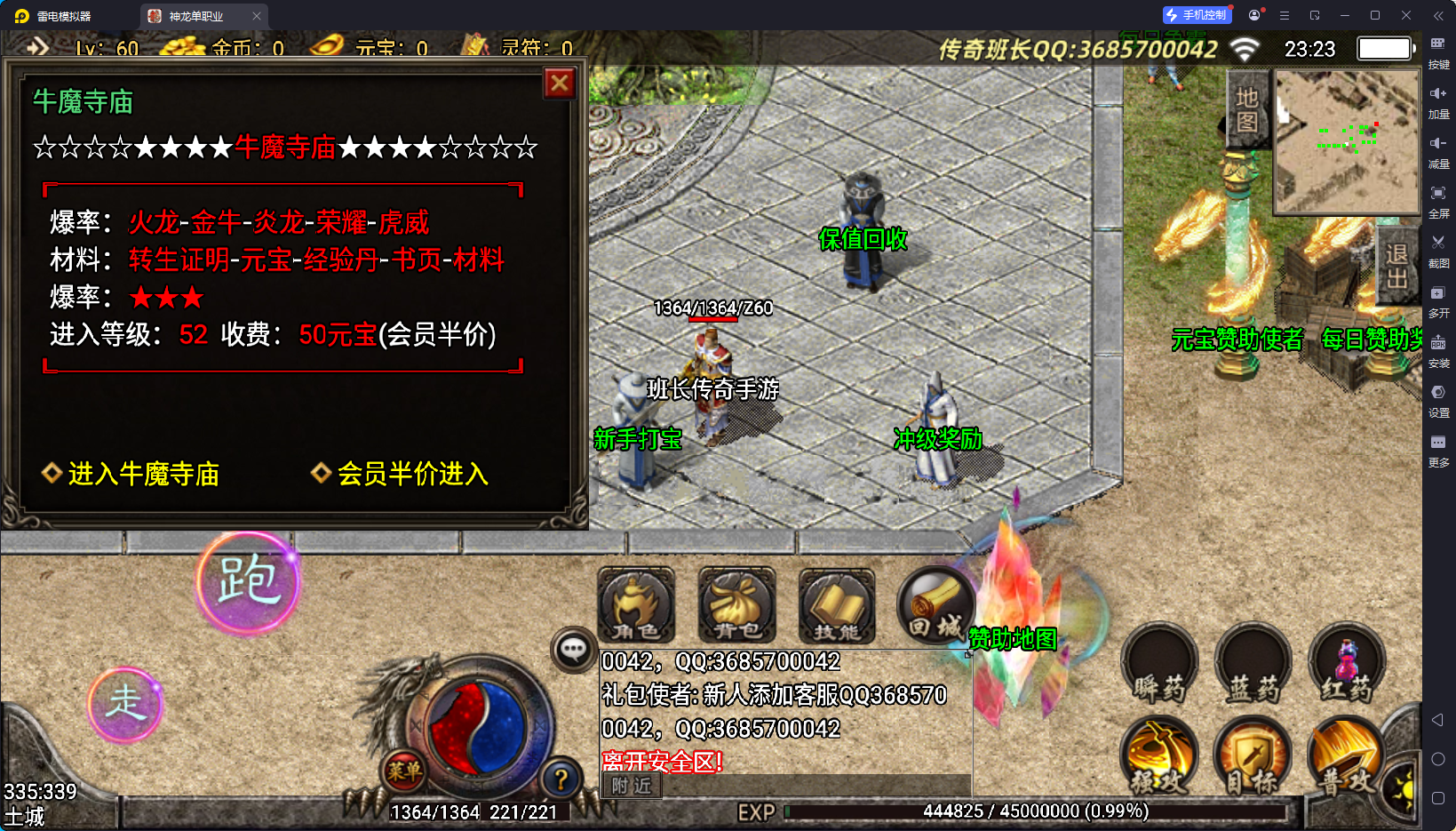The height and width of the screenshot is (831, 1456).
Task: Toggle the 跑 run button
Action: [x=248, y=583]
